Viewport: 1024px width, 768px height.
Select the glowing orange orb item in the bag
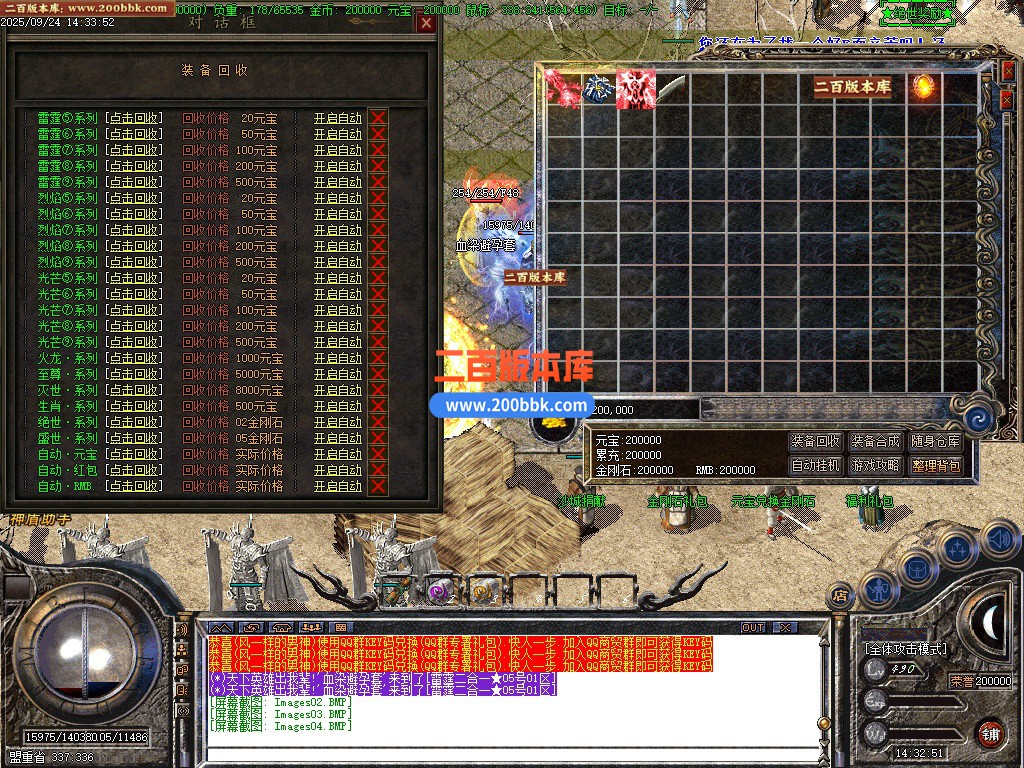tap(923, 87)
